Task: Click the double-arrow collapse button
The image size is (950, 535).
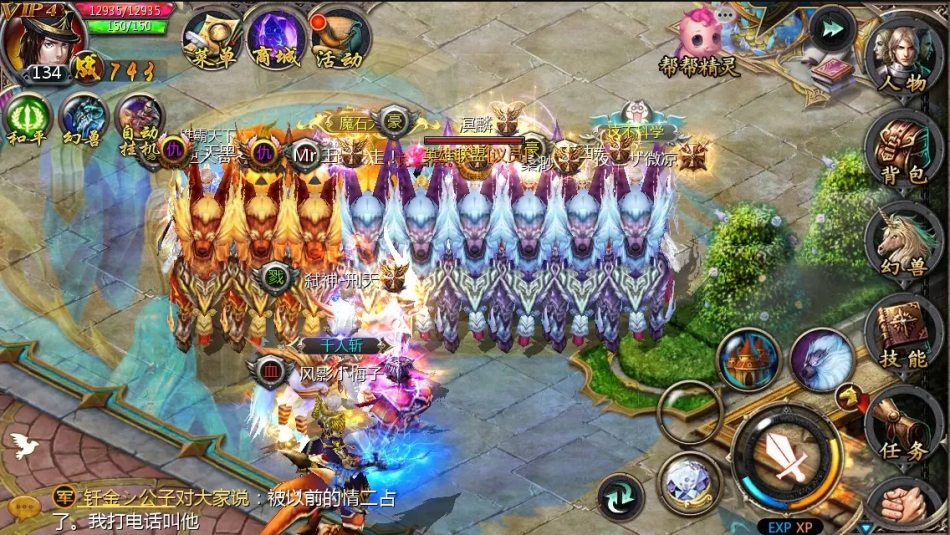Action: pyautogui.click(x=830, y=29)
